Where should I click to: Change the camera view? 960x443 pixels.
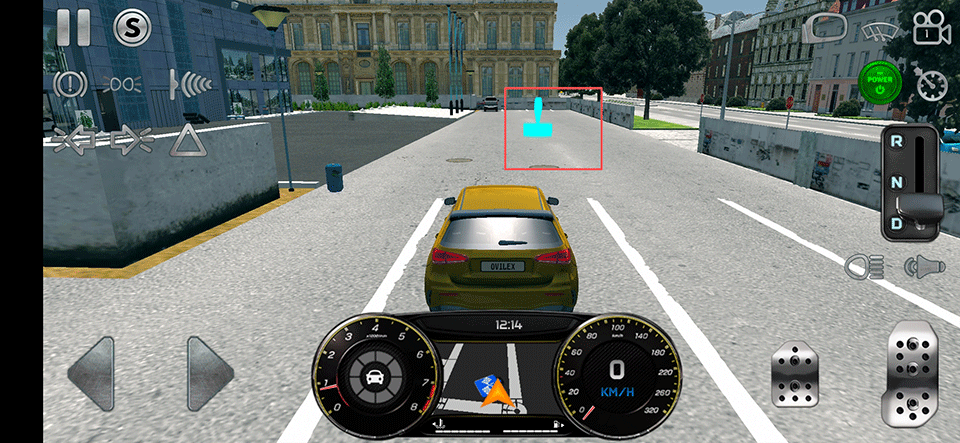(x=932, y=28)
